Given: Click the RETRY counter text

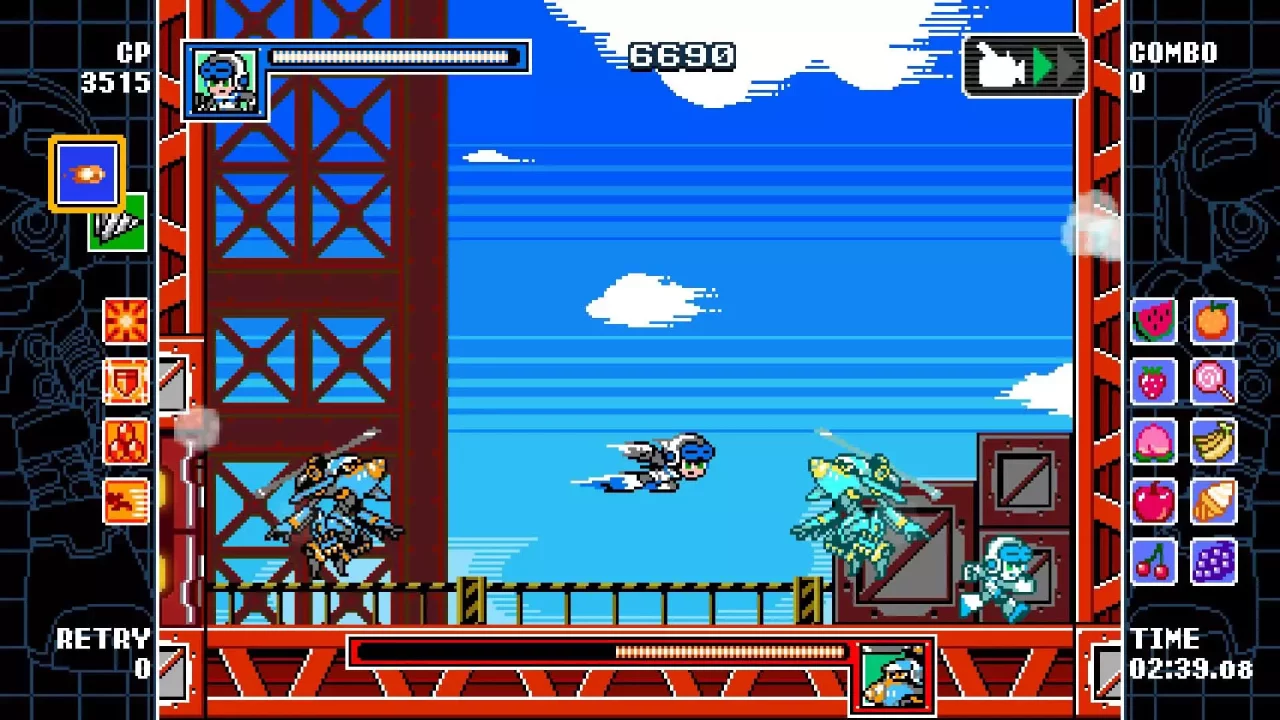Looking at the screenshot, I should click(x=105, y=640).
